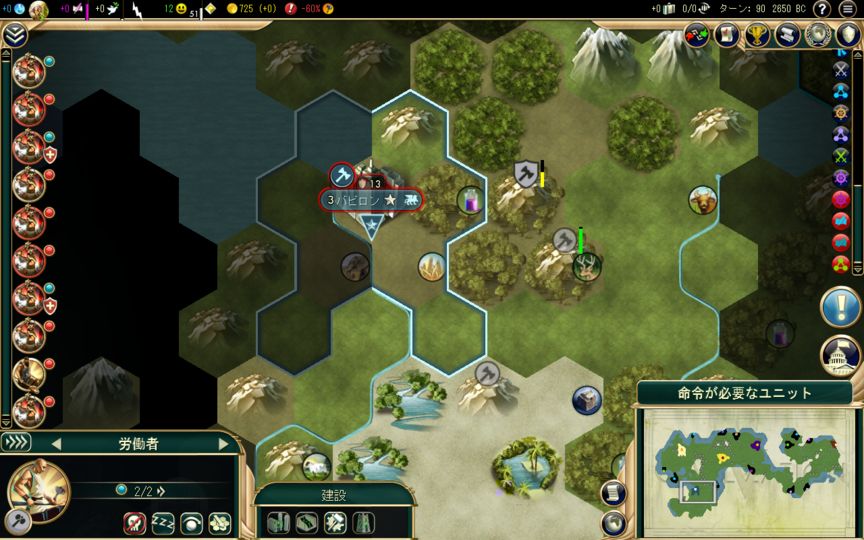Image resolution: width=864 pixels, height=540 pixels.
Task: Open the Civilopedia help question mark
Action: click(822, 9)
